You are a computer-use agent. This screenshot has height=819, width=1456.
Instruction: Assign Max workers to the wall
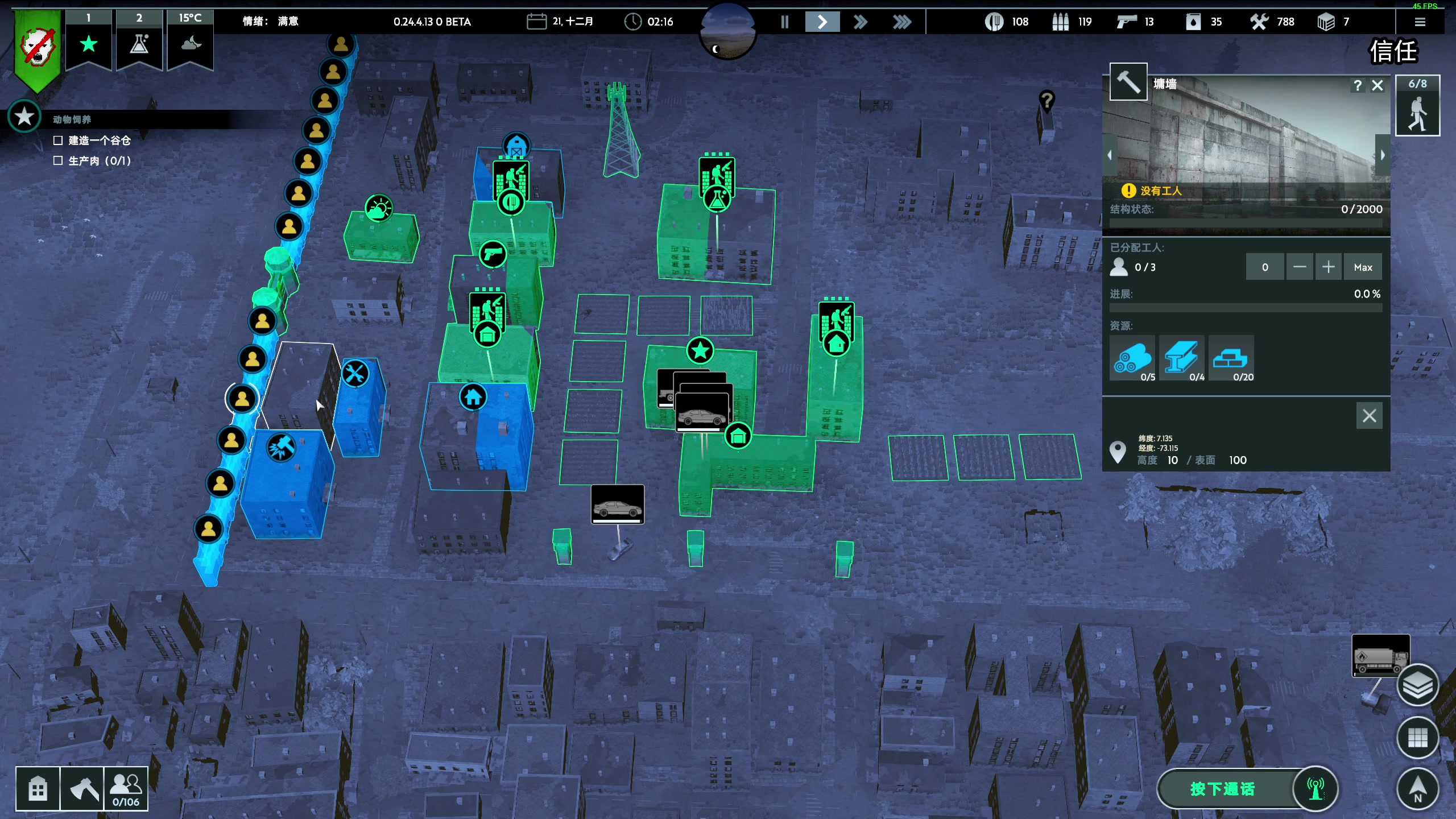[1363, 267]
